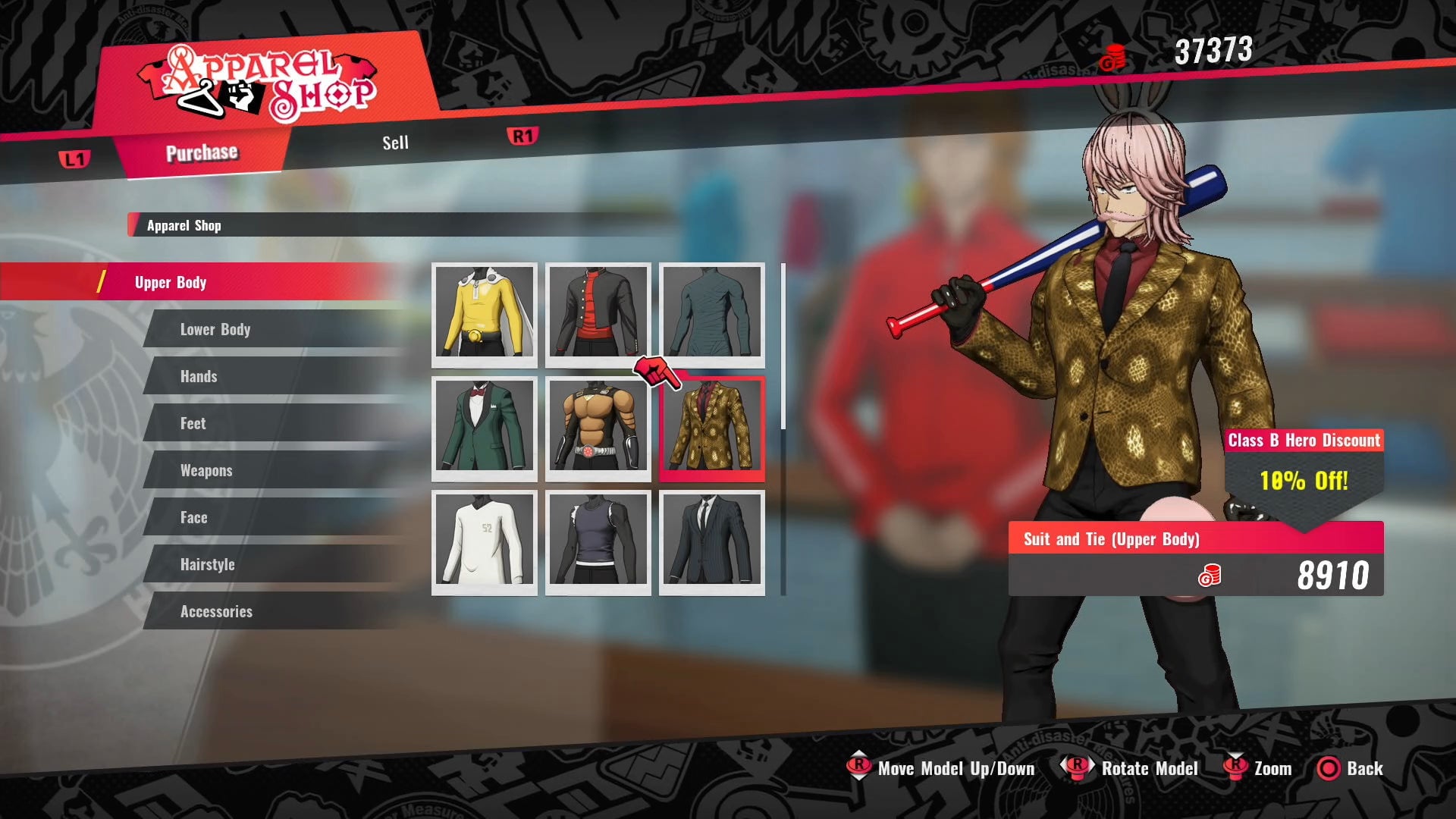Select the Hairstyle category
This screenshot has height=819, width=1456.
point(208,564)
